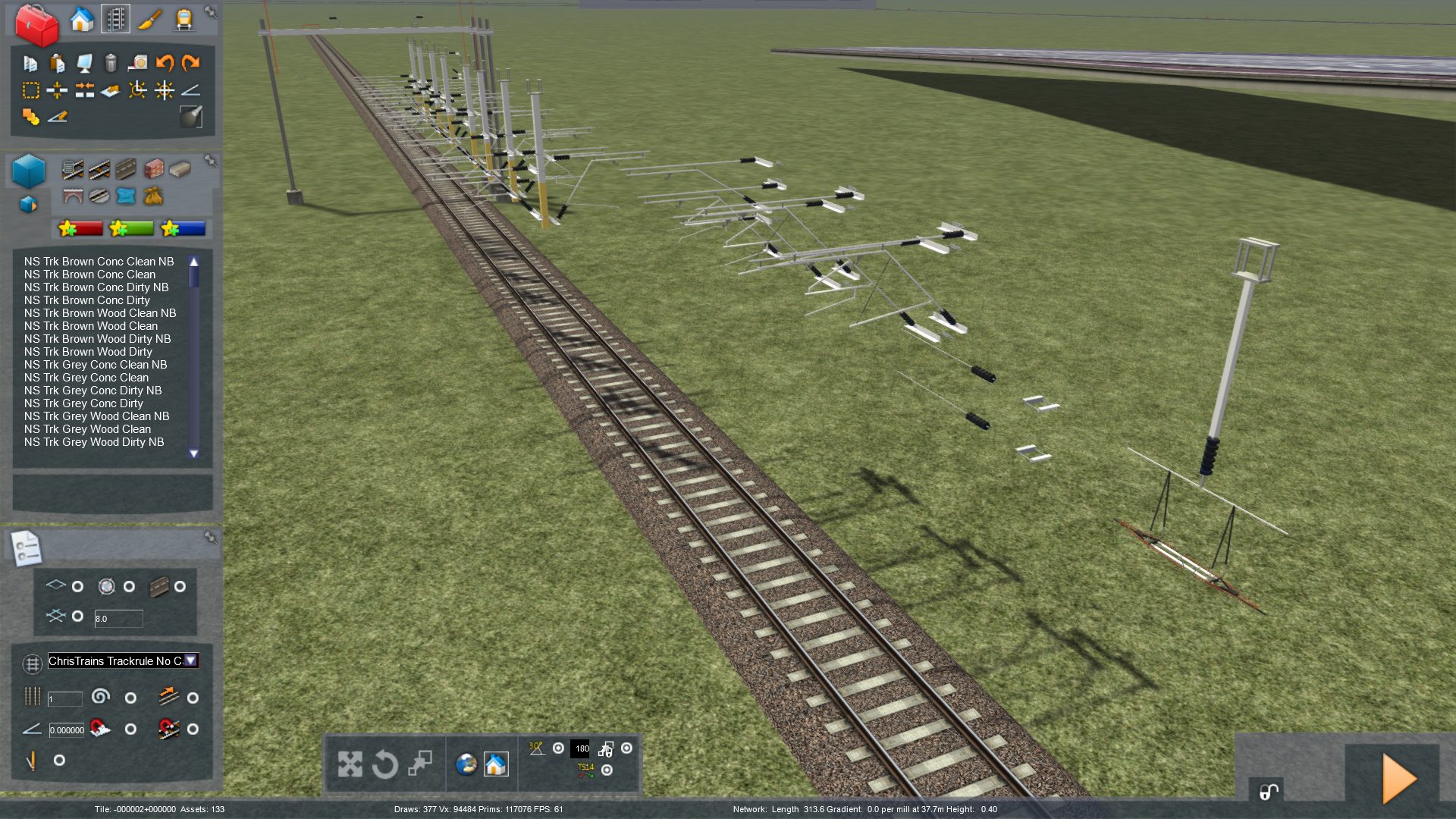
Task: Activate the dashed square selection tool
Action: pyautogui.click(x=31, y=91)
